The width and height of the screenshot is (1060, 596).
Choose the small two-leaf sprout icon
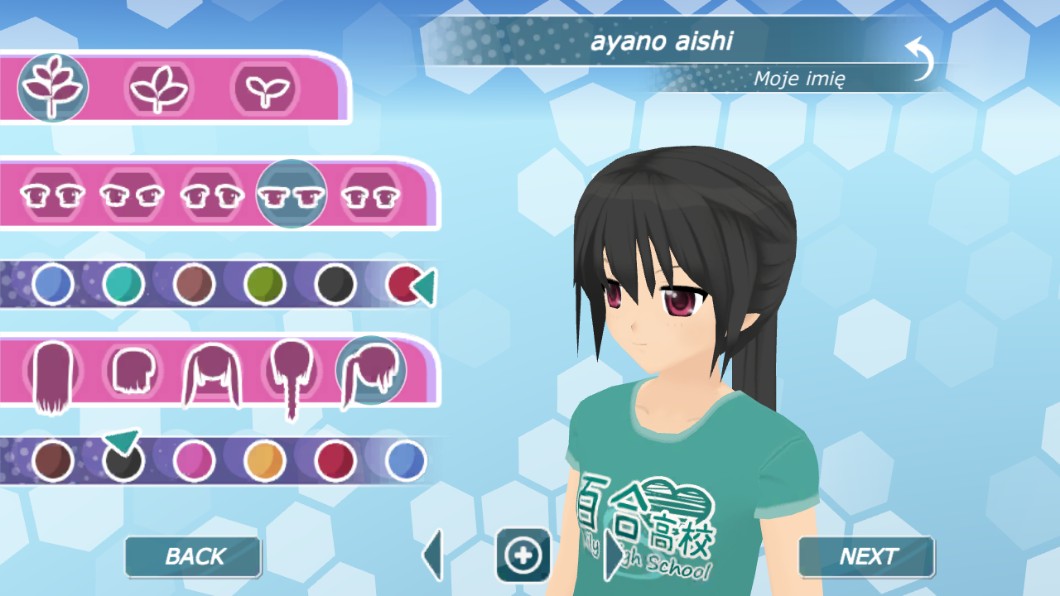[x=265, y=90]
